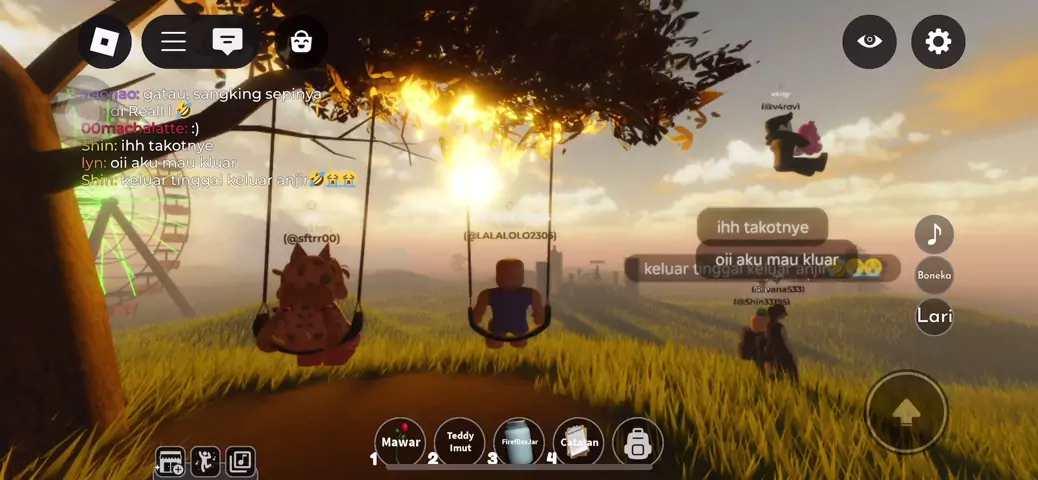The image size is (1038, 480).
Task: Toggle the eye visibility button
Action: pos(869,42)
